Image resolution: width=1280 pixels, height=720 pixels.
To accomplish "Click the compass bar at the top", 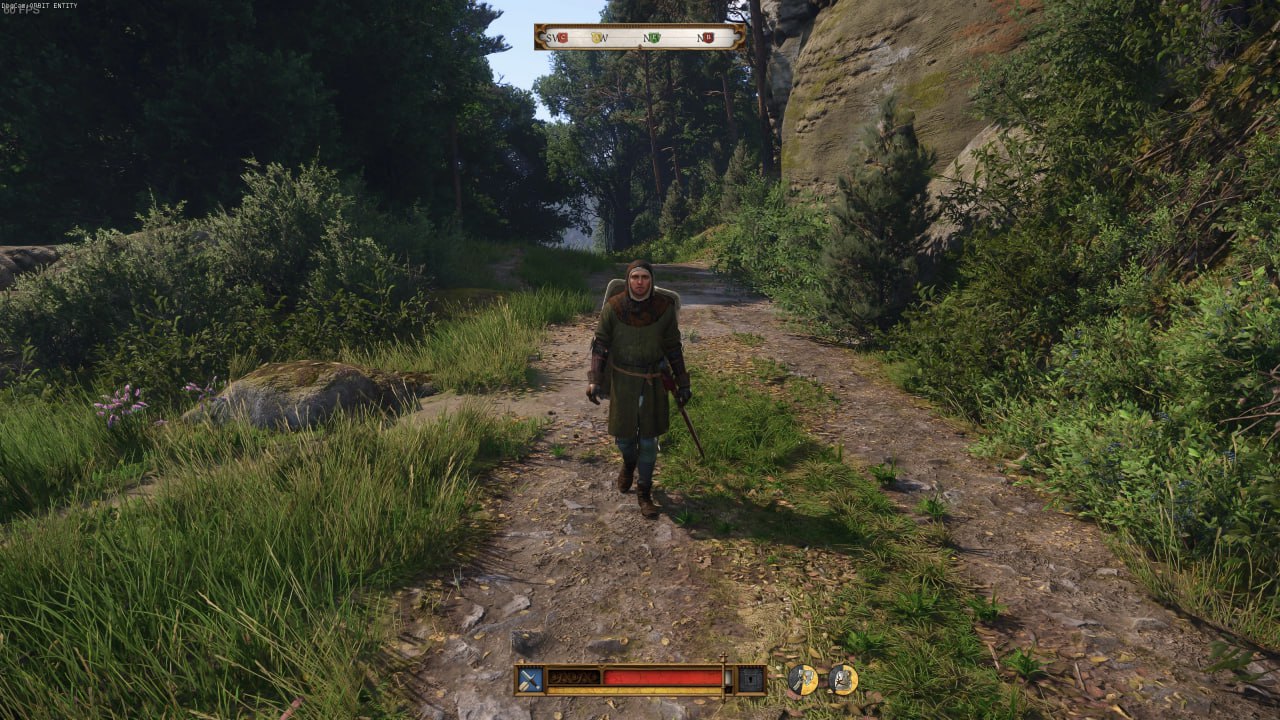I will pyautogui.click(x=640, y=37).
